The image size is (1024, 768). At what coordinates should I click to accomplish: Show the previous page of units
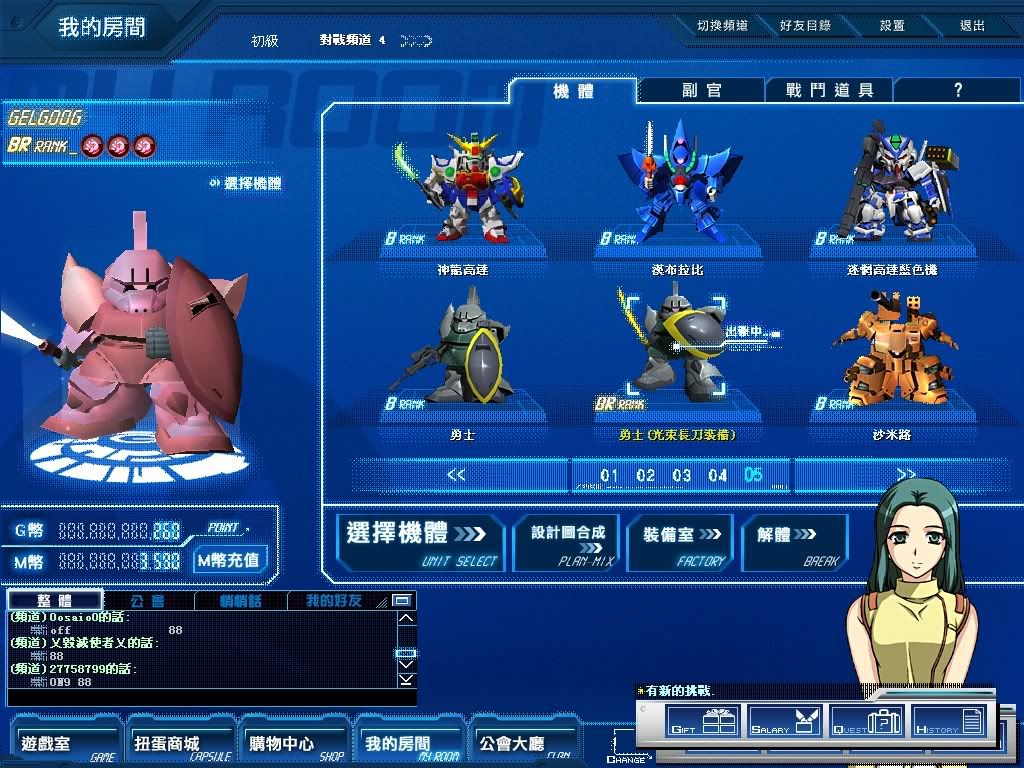pyautogui.click(x=456, y=475)
